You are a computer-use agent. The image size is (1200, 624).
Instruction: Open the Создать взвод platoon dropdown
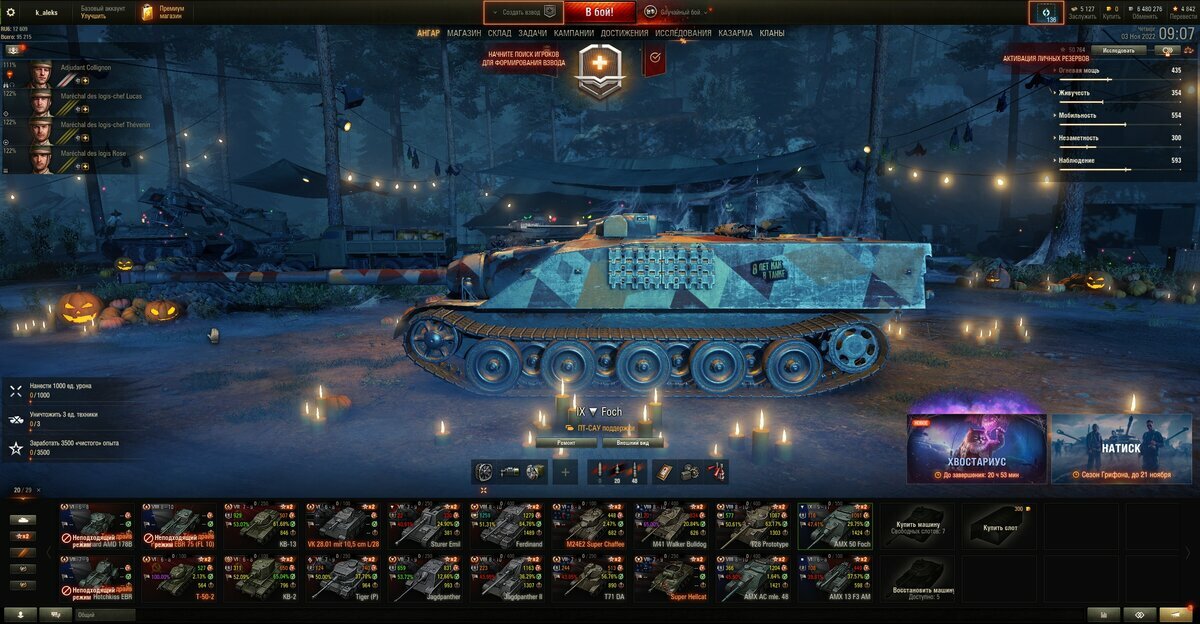pyautogui.click(x=523, y=12)
